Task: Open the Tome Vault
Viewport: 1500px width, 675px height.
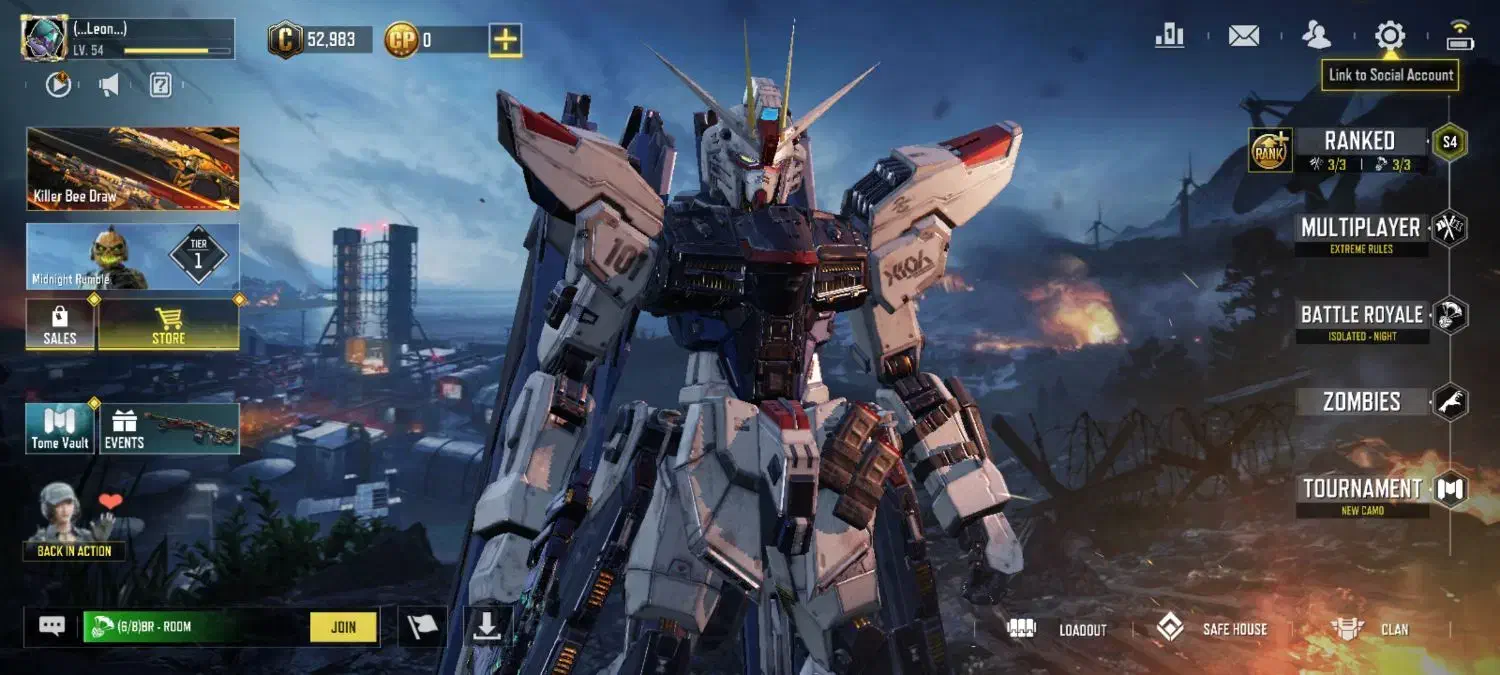Action: [60, 428]
